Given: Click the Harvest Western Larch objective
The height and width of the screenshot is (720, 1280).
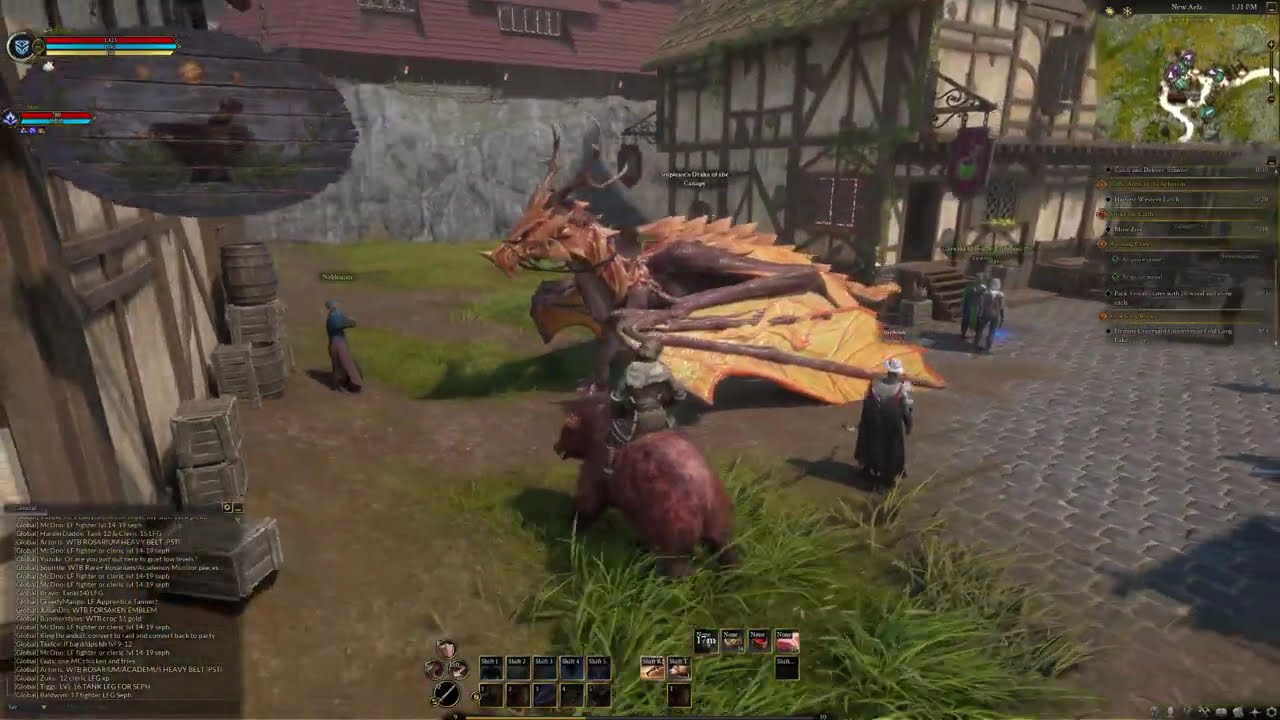Looking at the screenshot, I should coord(1148,197).
